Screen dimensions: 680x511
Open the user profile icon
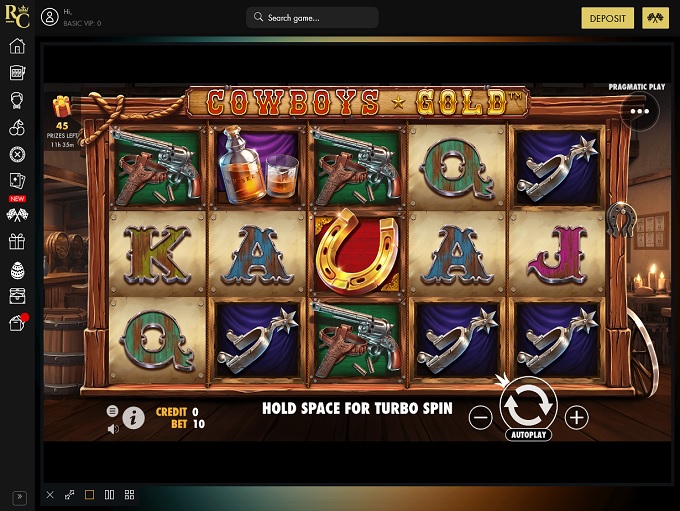coord(49,18)
